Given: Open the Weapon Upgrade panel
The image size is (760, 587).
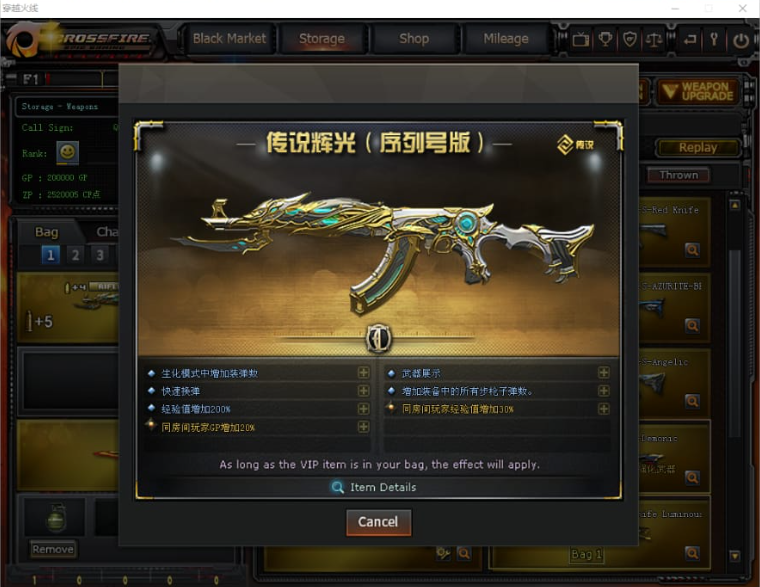Looking at the screenshot, I should coord(697,92).
